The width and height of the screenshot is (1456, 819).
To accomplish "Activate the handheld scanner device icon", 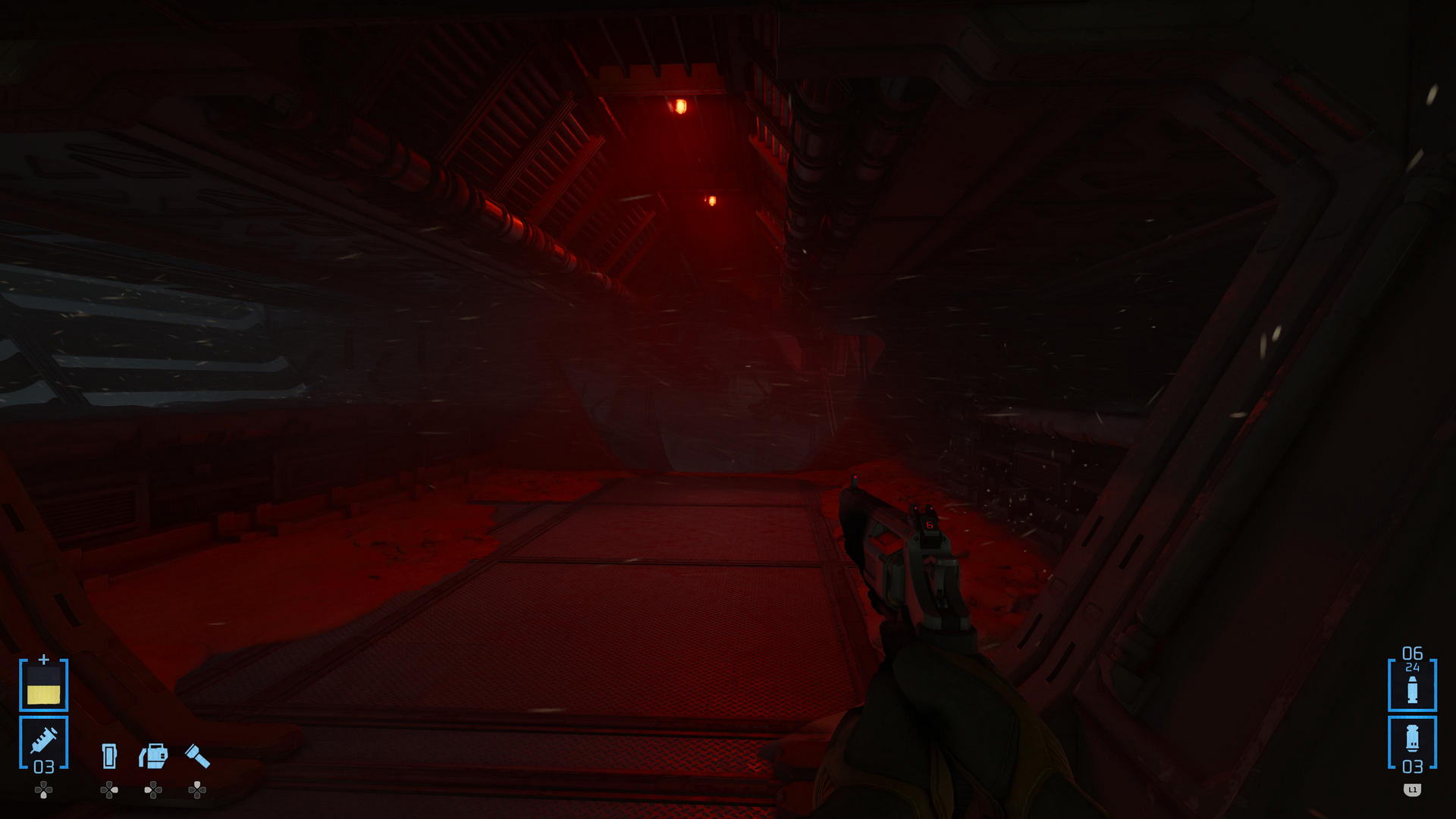I will point(153,756).
